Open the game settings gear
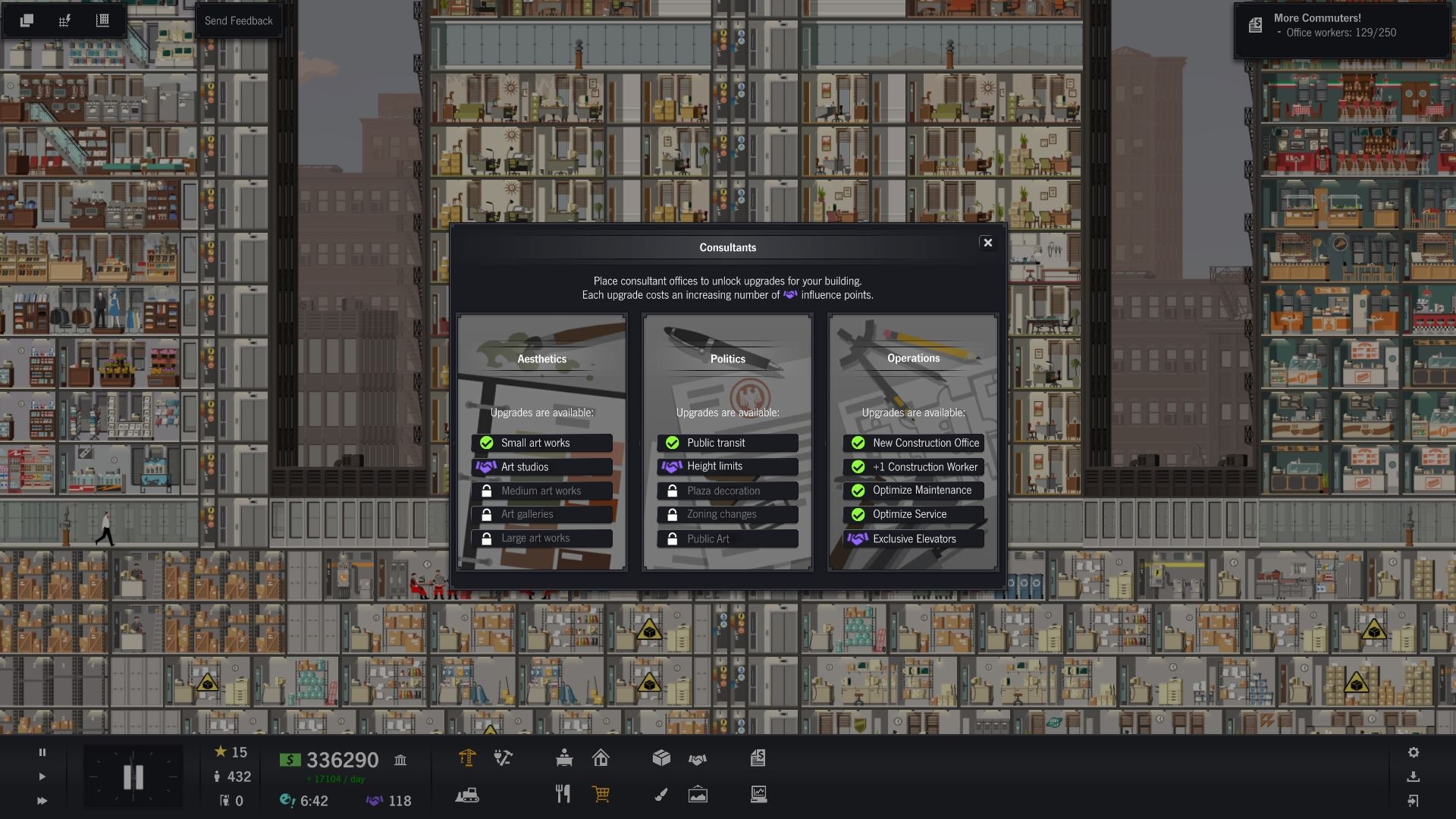The width and height of the screenshot is (1456, 819). tap(1414, 753)
